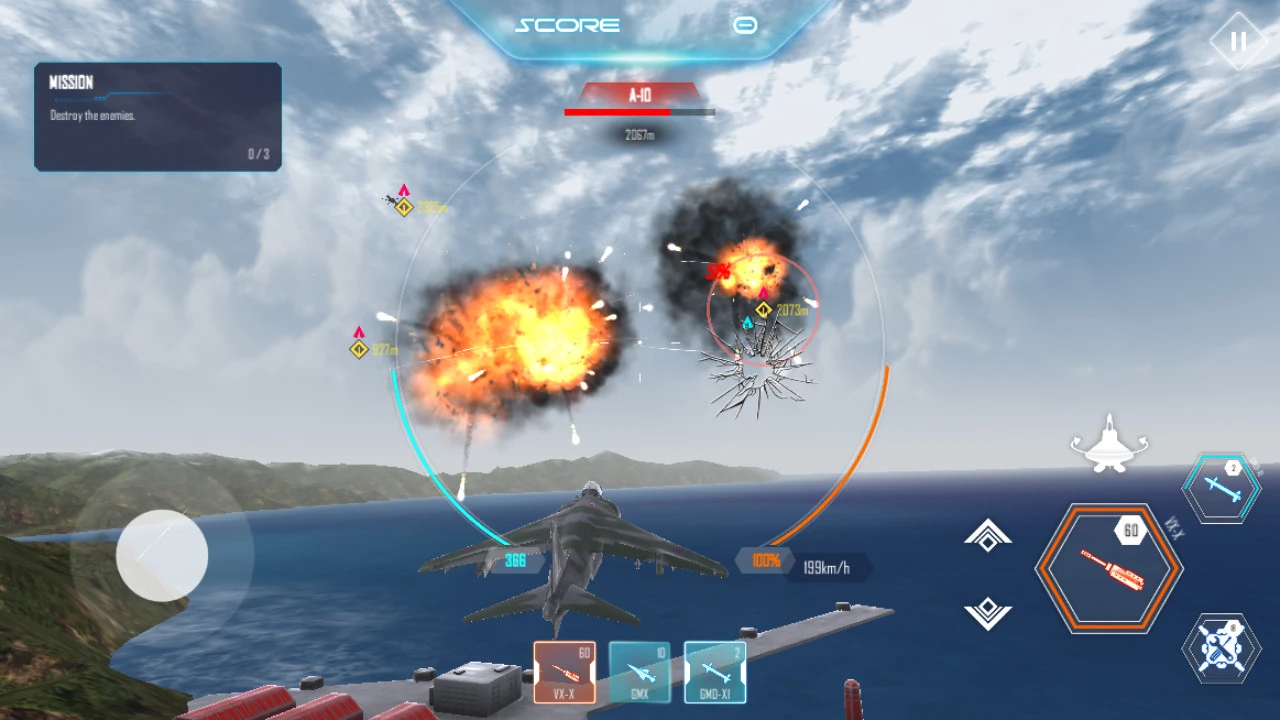Choose the GMD-XI missile slot
The height and width of the screenshot is (720, 1280).
point(715,671)
